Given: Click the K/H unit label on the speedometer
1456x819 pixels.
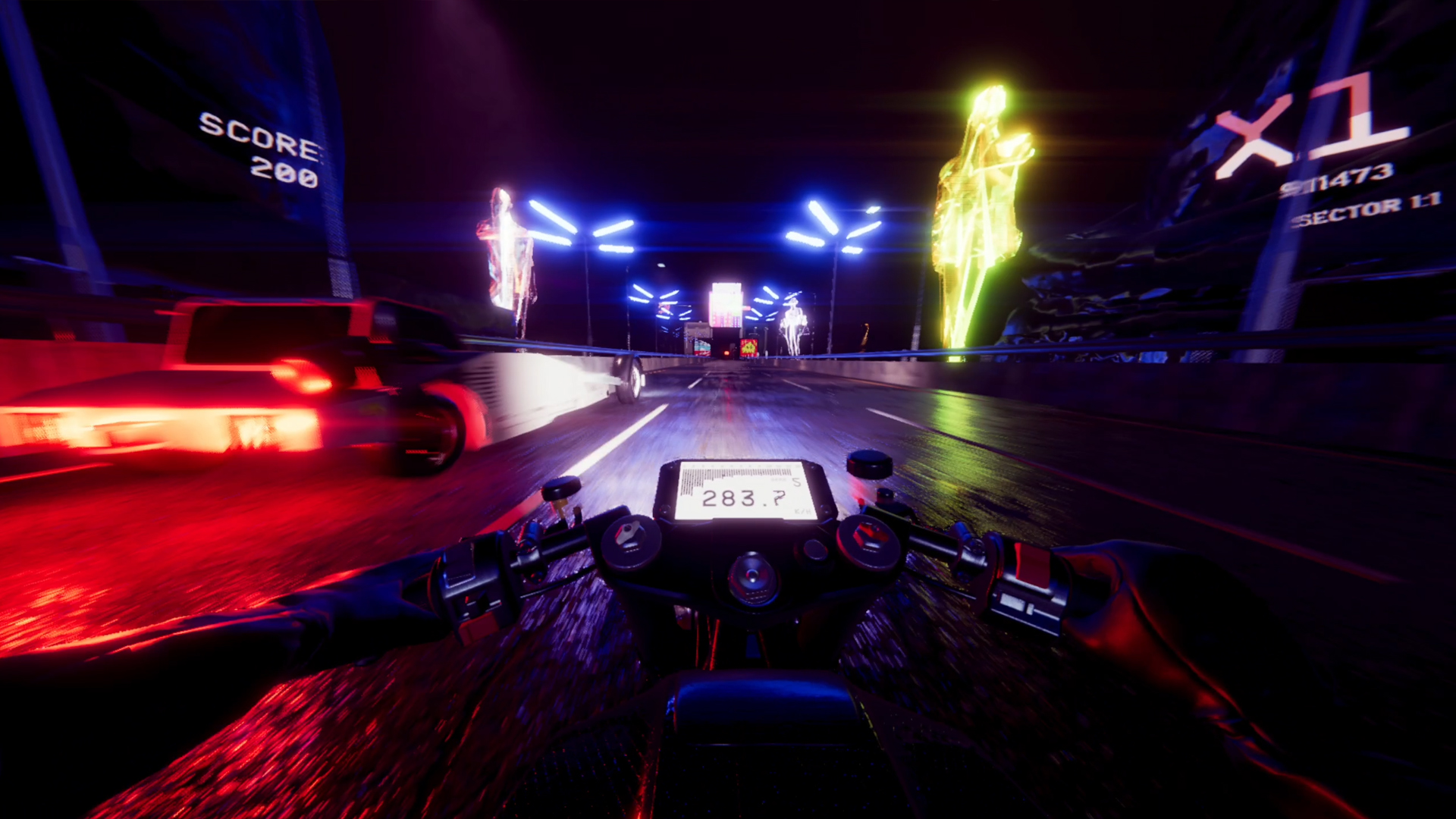Looking at the screenshot, I should (x=802, y=511).
